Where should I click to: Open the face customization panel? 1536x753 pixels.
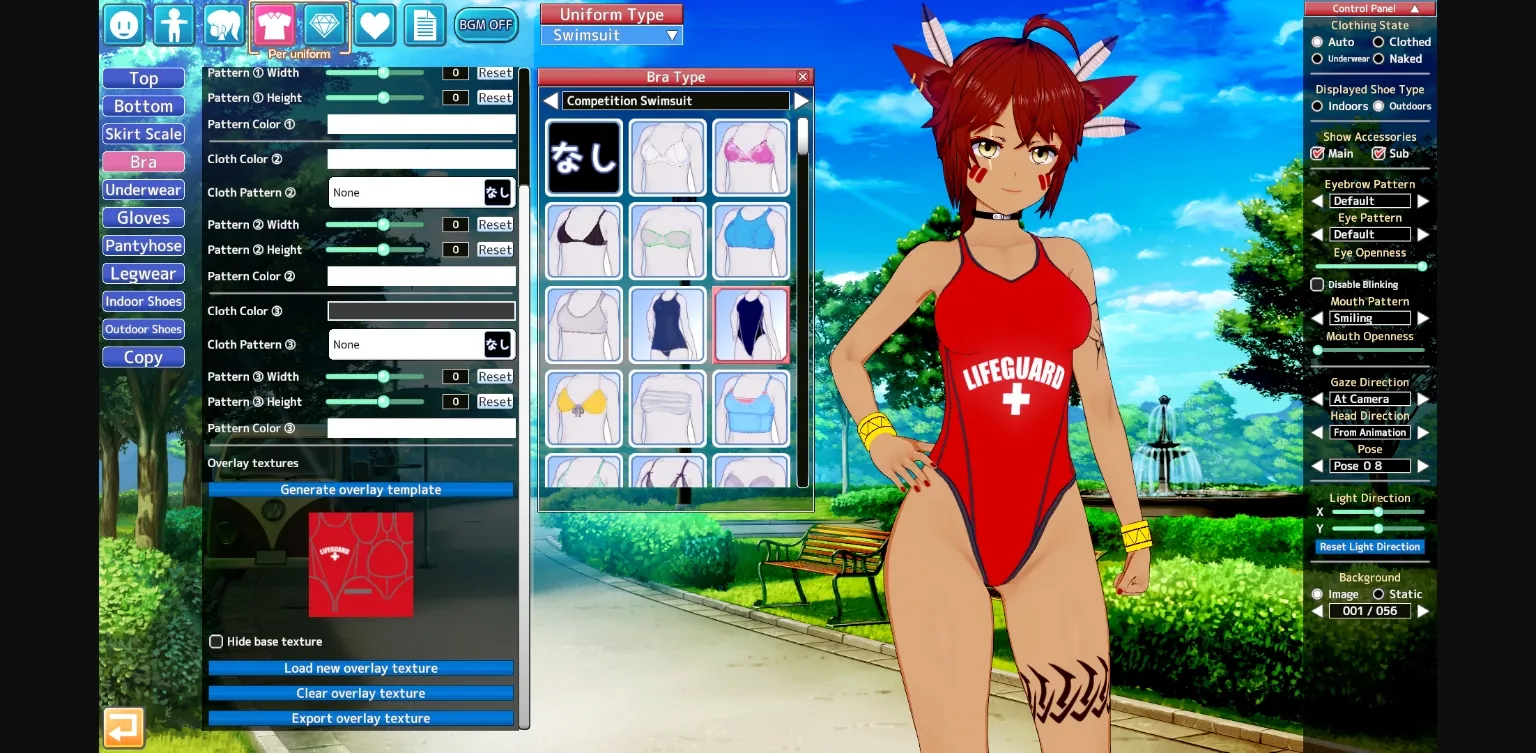124,24
